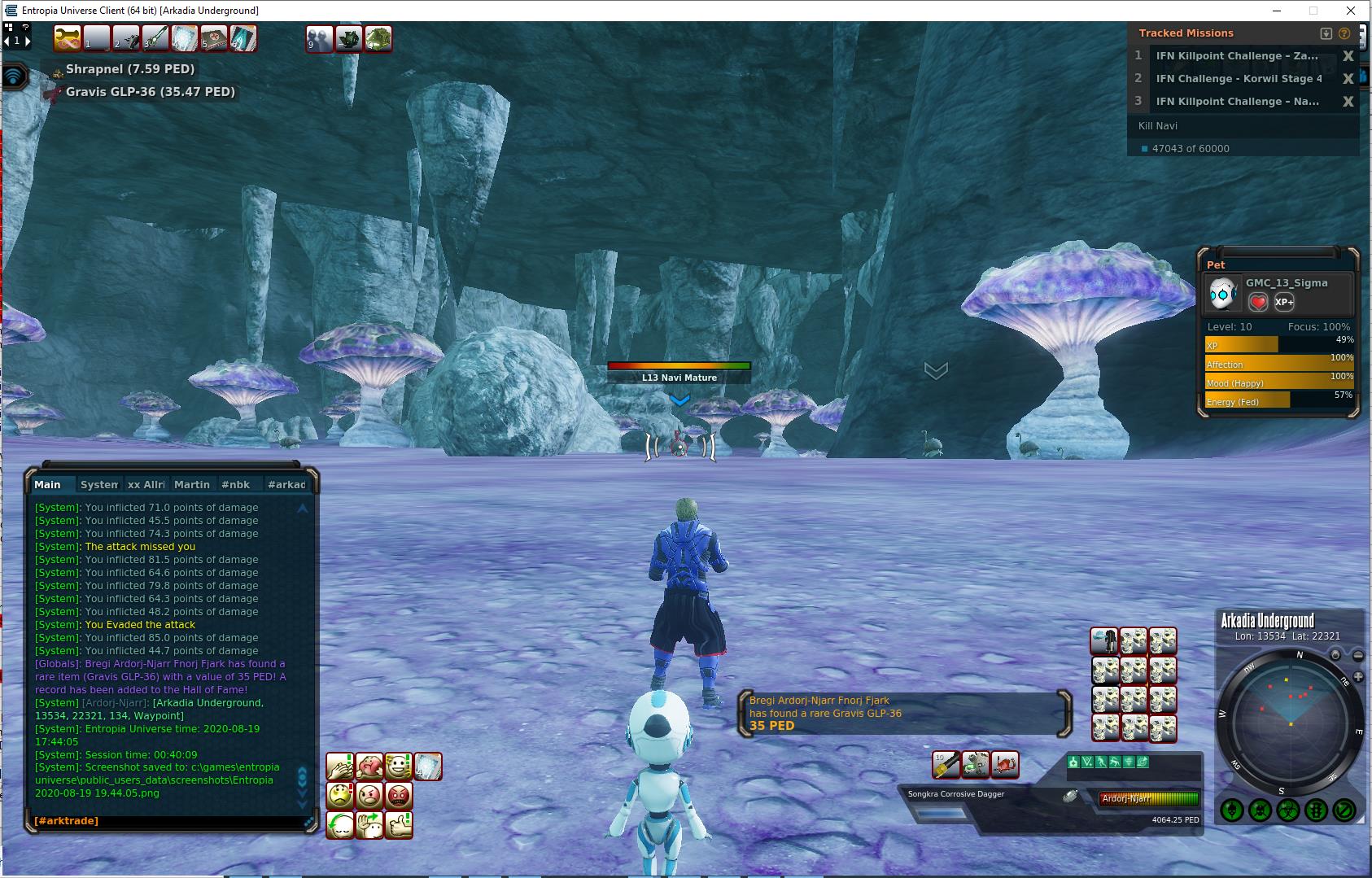The width and height of the screenshot is (1372, 878).
Task: Go to the next action bar page
Action: pos(28,40)
